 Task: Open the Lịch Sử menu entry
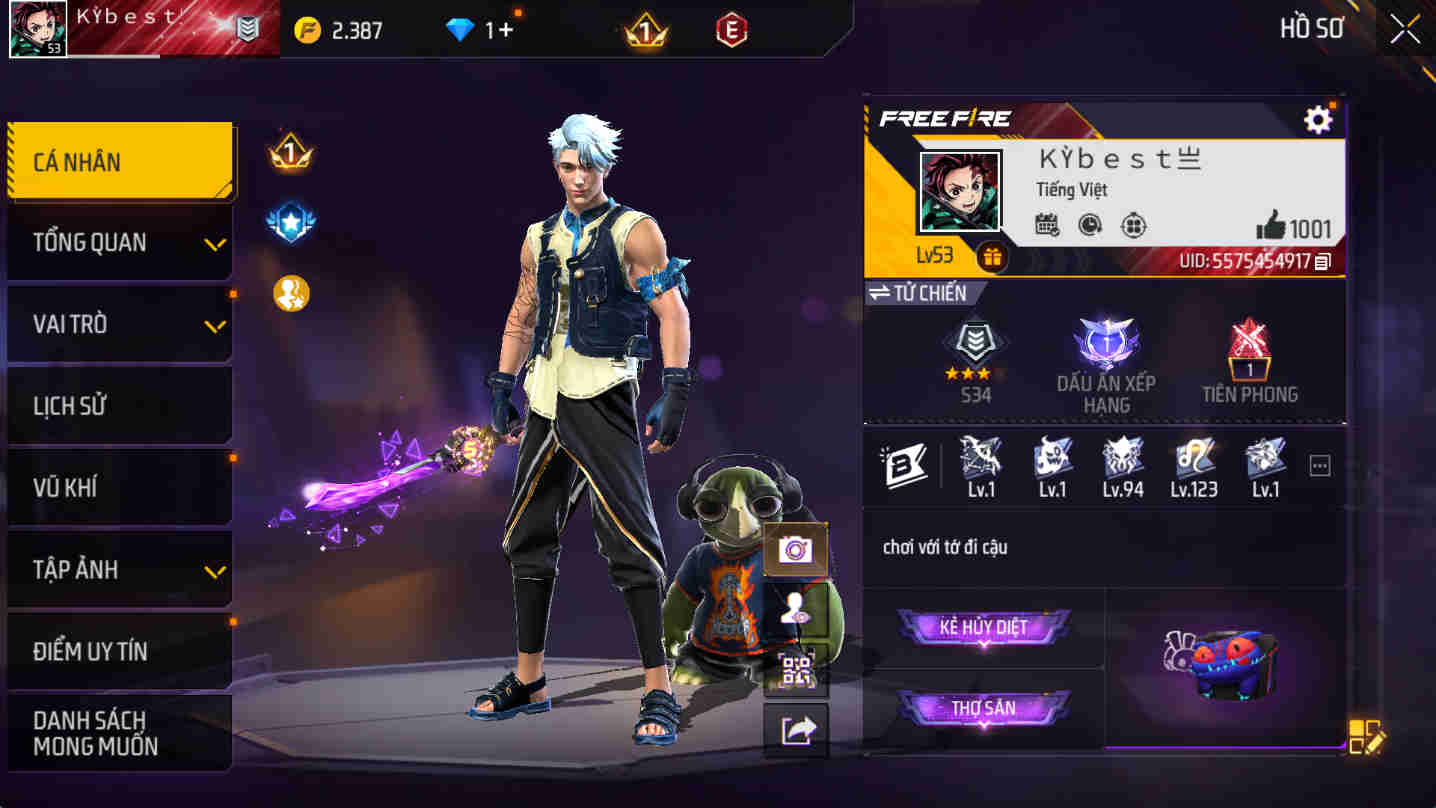119,405
